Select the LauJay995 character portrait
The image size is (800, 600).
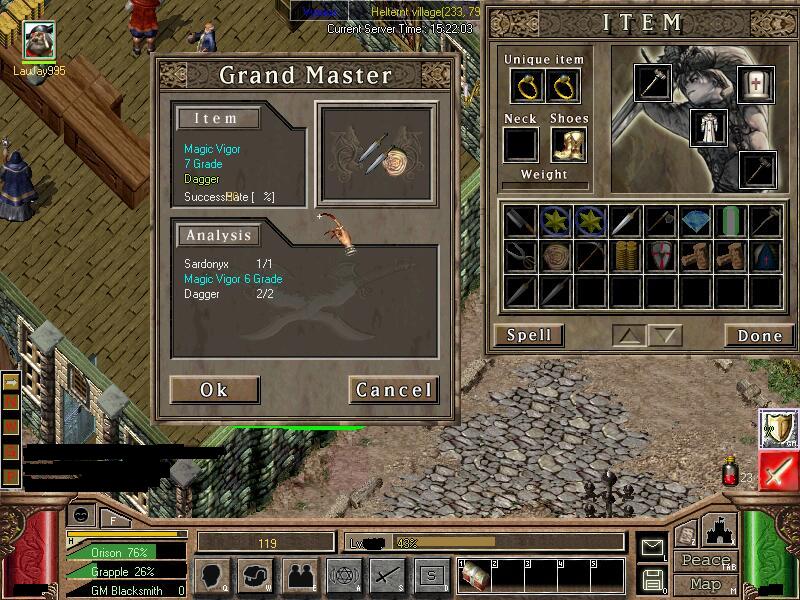point(39,41)
